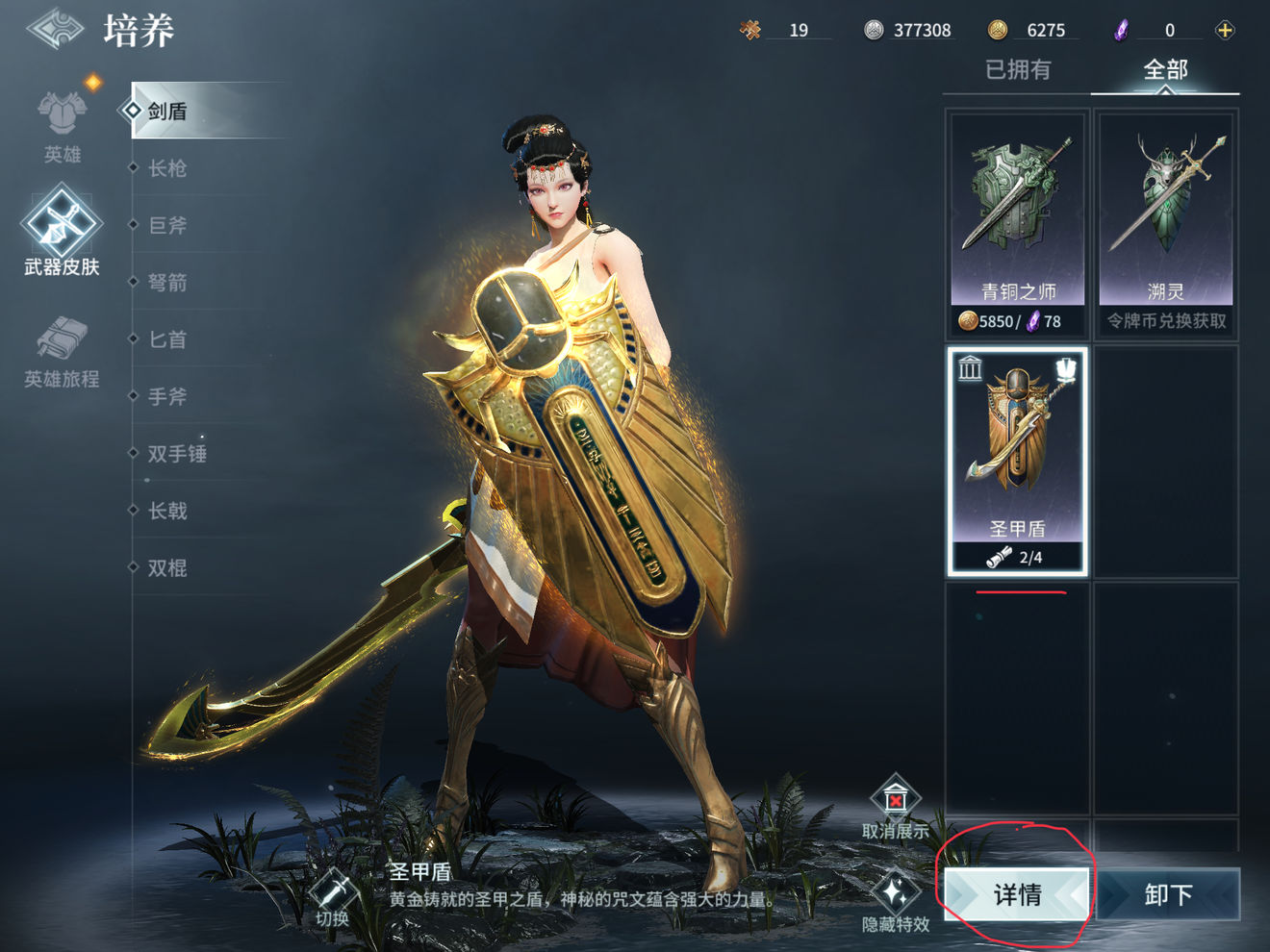The height and width of the screenshot is (952, 1270).
Task: Select the 匕首 weapon category
Action: click(167, 339)
